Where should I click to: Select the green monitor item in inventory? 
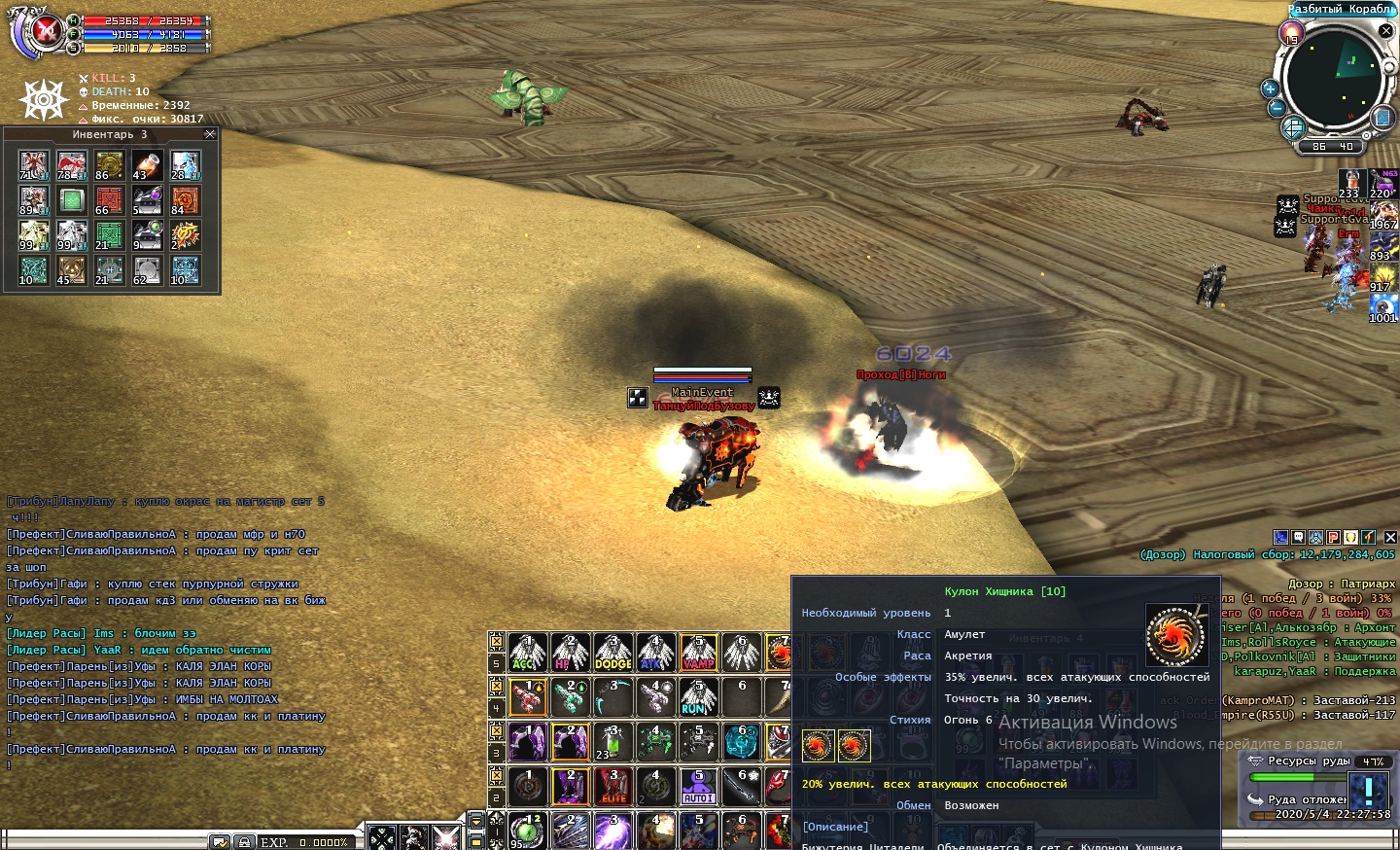point(71,200)
